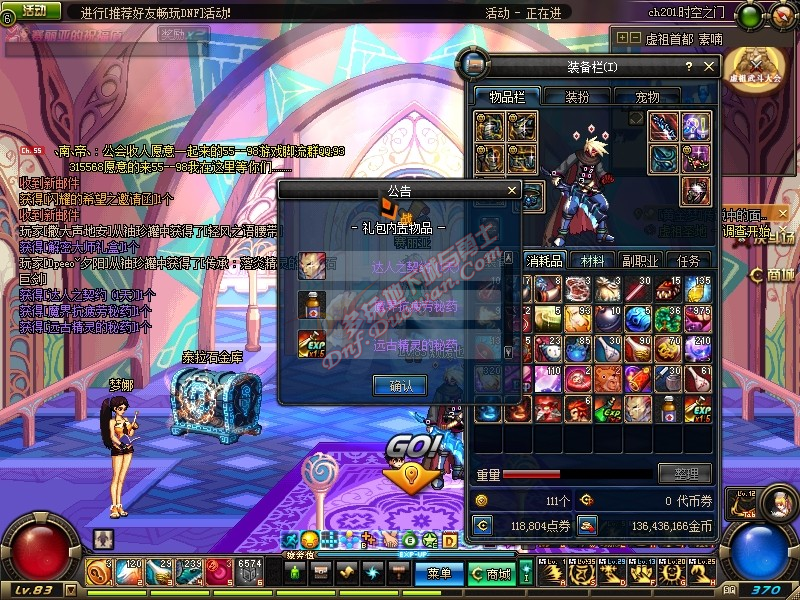The height and width of the screenshot is (600, 800).
Task: Switch to the 宠物 pet tab
Action: (648, 97)
